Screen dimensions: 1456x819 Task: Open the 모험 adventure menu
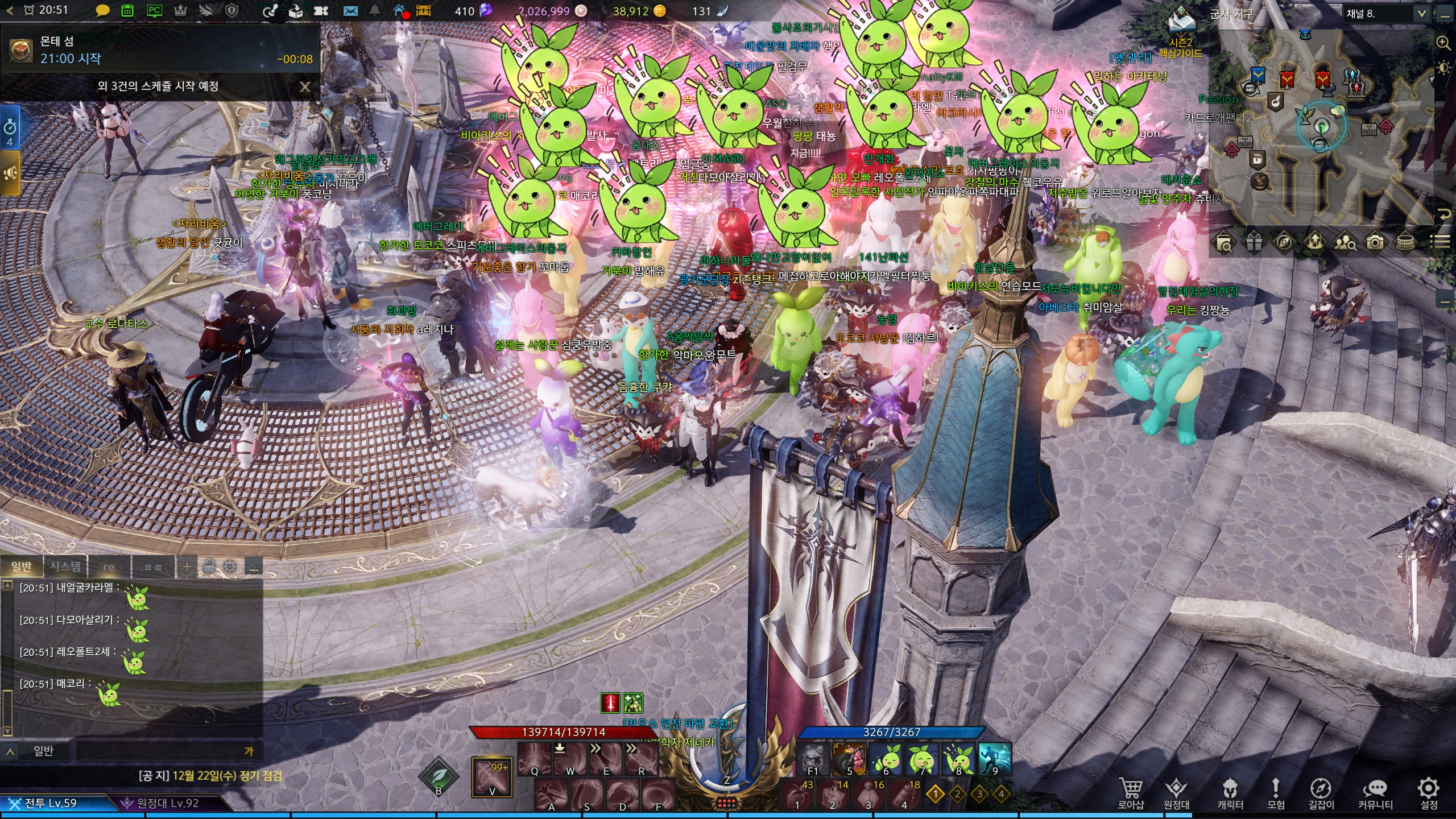pos(1276,793)
